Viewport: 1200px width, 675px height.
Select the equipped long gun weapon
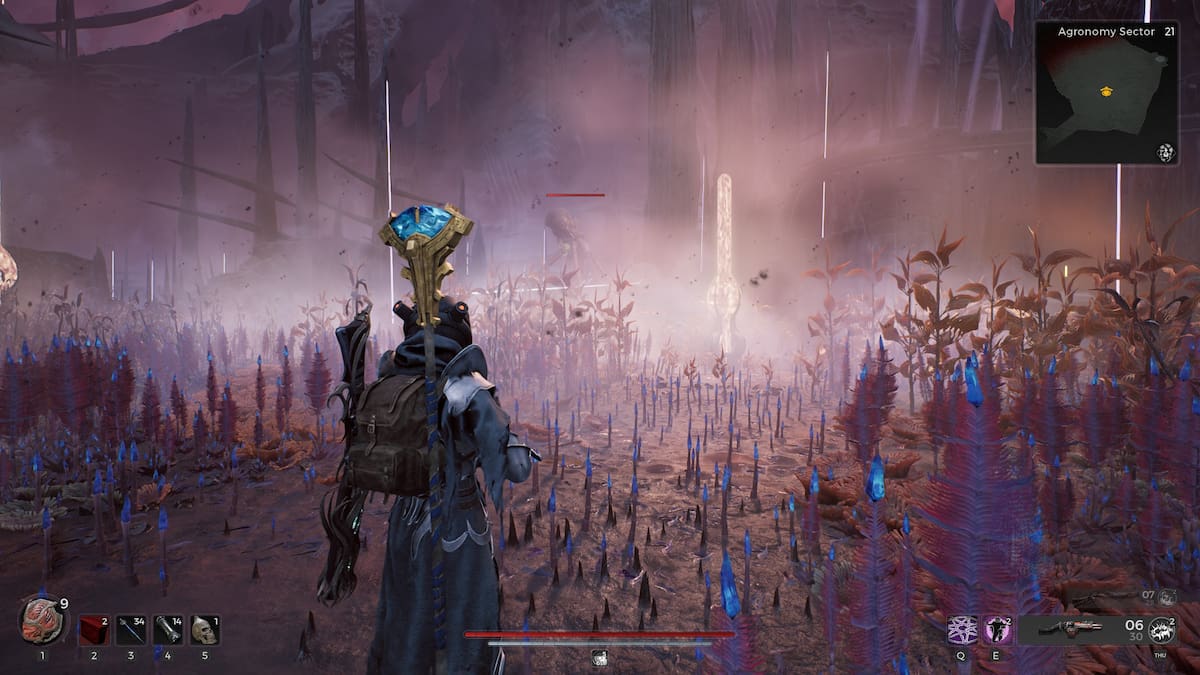1069,629
